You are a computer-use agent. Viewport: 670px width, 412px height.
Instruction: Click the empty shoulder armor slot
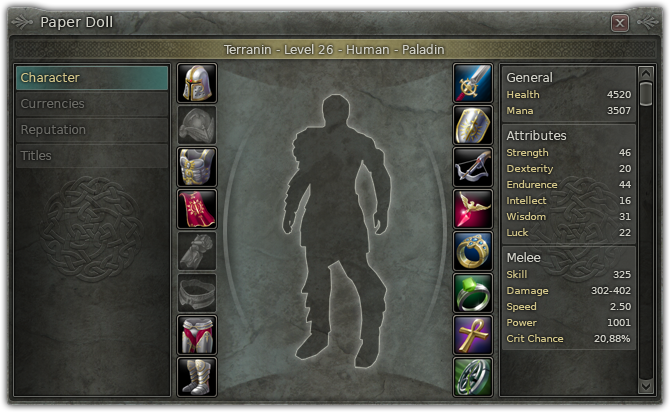click(197, 125)
